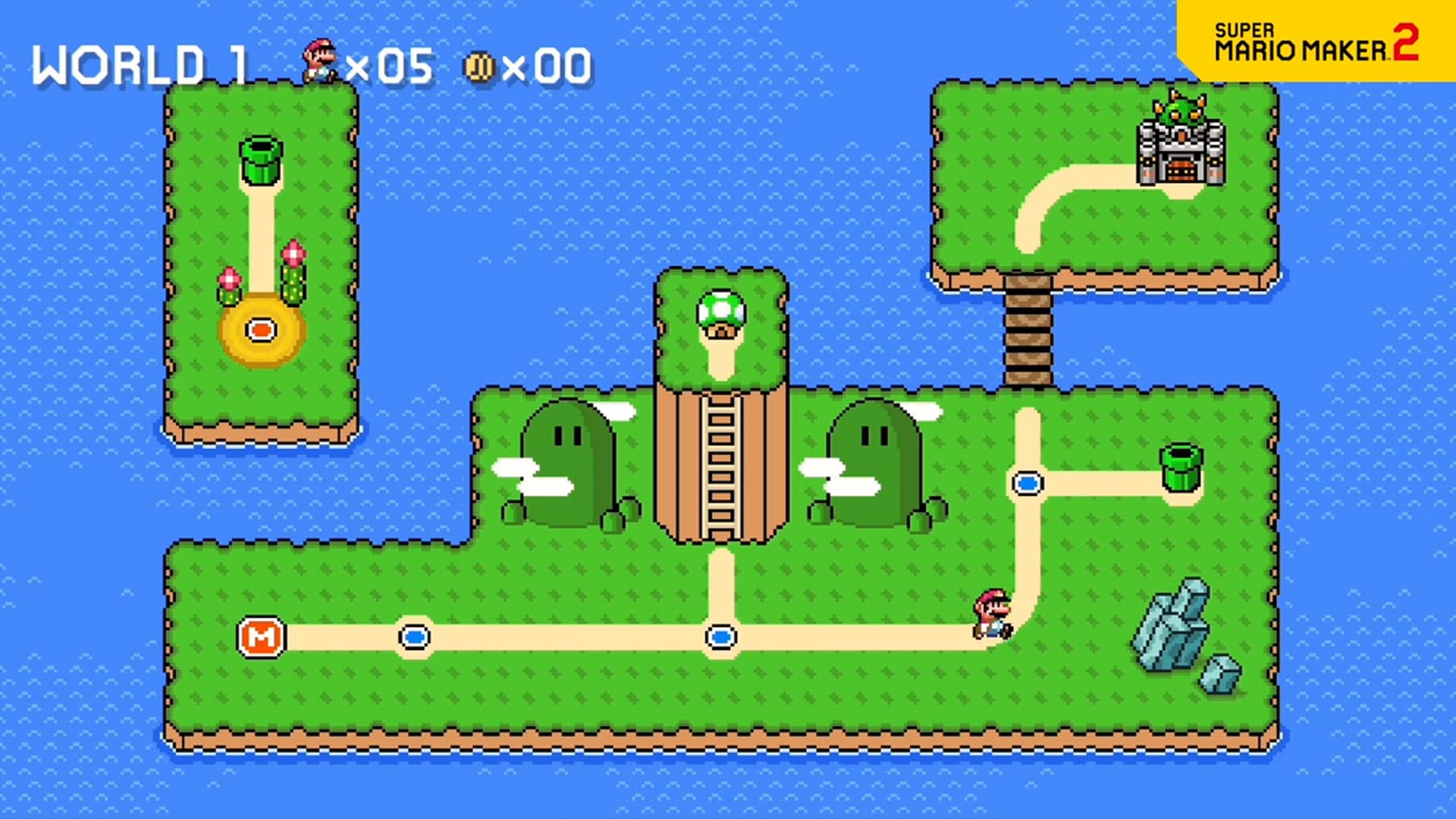The image size is (1456, 819).
Task: Click the Mario life counter icon
Action: pos(319,61)
